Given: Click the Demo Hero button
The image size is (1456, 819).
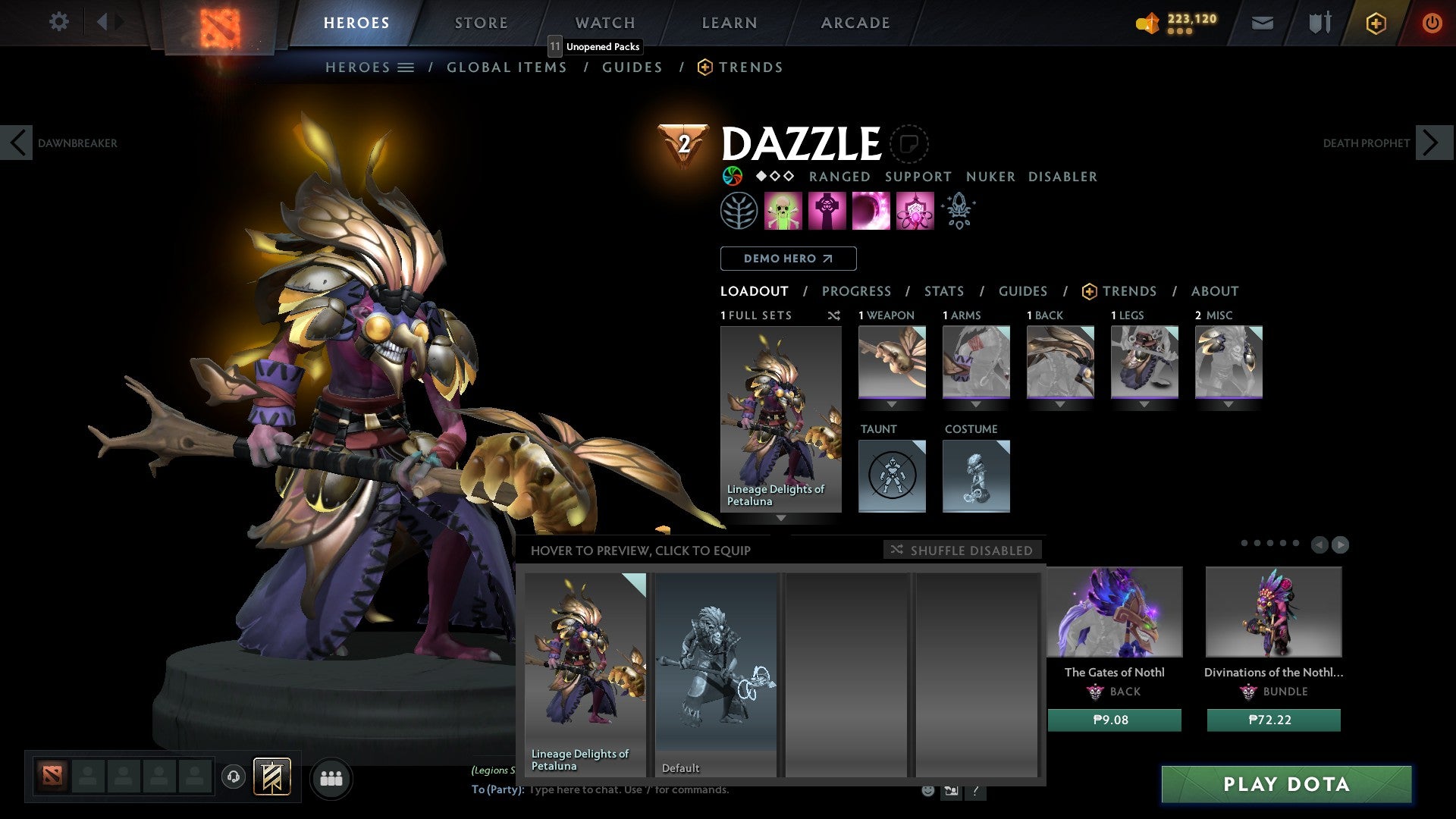Looking at the screenshot, I should coord(788,259).
